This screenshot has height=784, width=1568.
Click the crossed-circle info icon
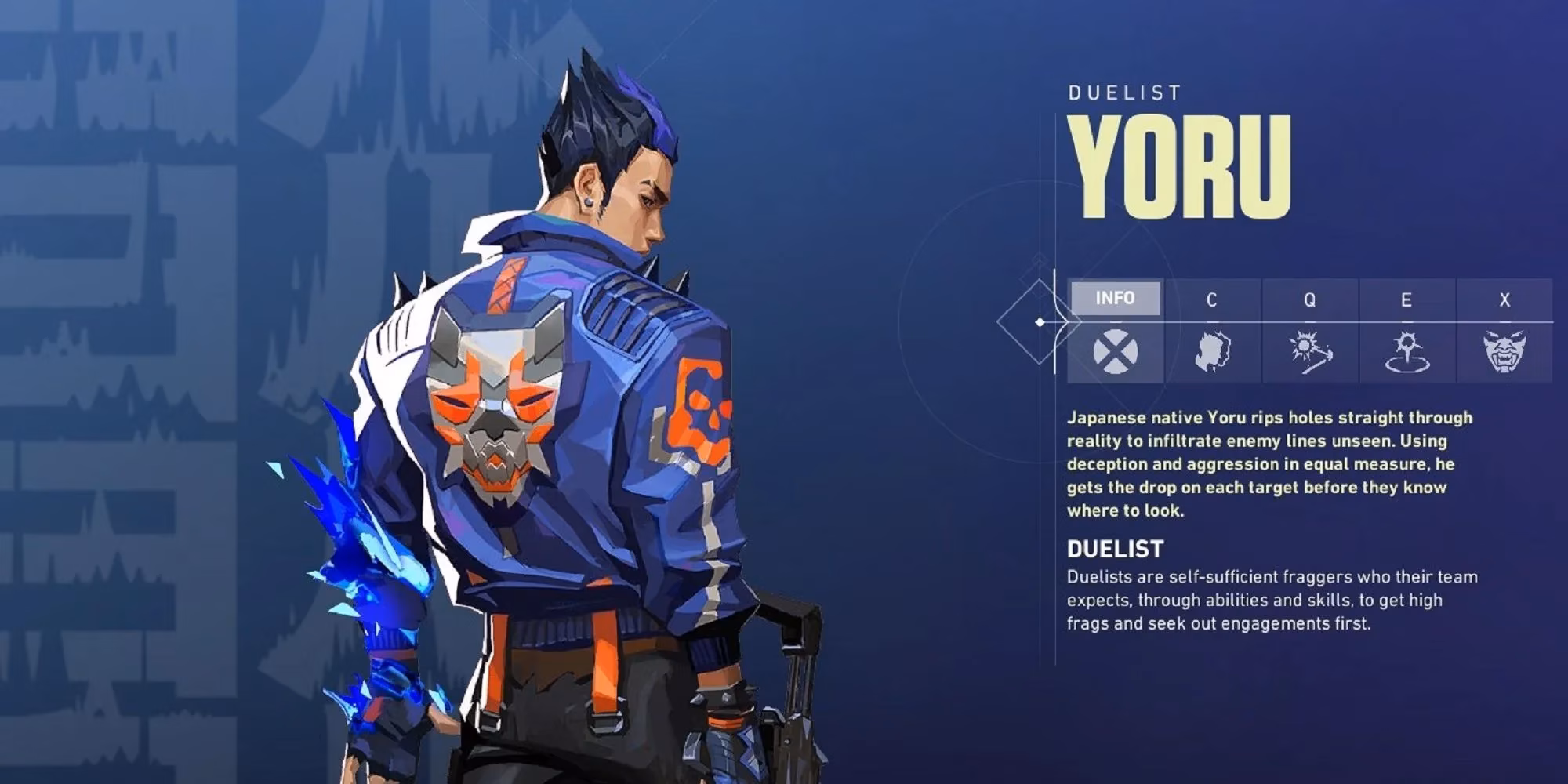coord(1115,351)
